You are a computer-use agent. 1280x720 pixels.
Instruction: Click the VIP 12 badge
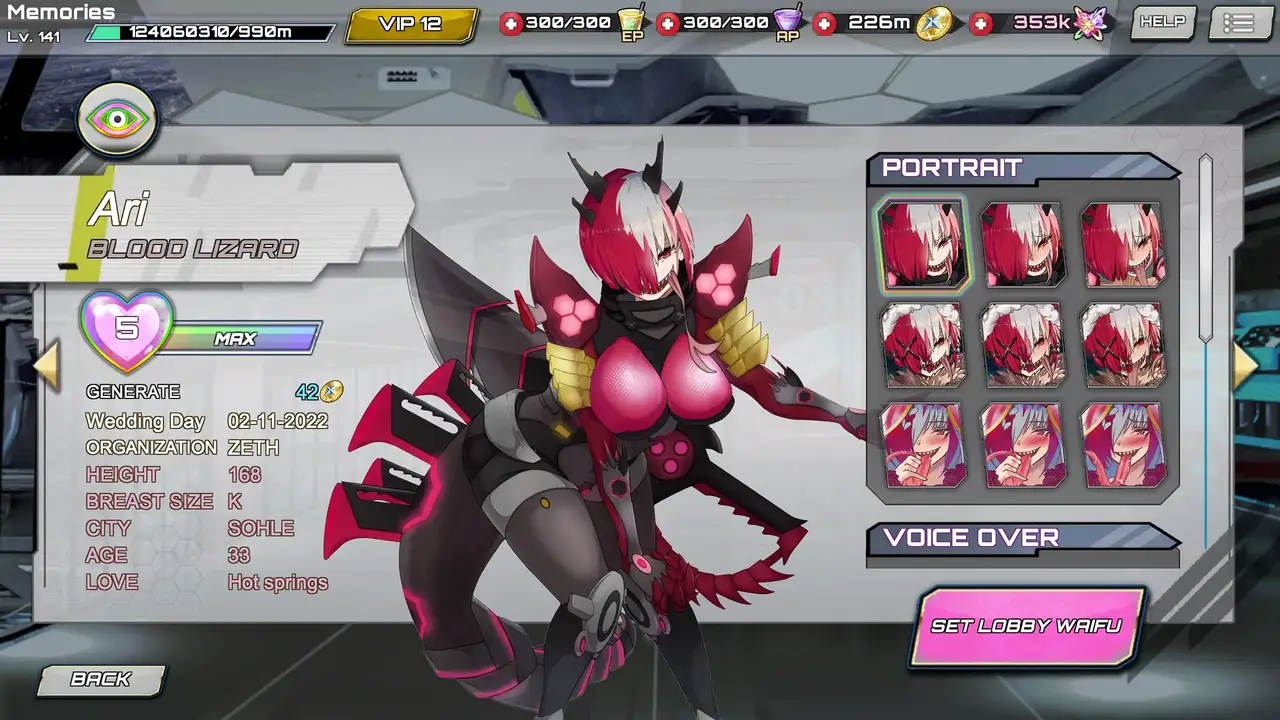coord(410,24)
